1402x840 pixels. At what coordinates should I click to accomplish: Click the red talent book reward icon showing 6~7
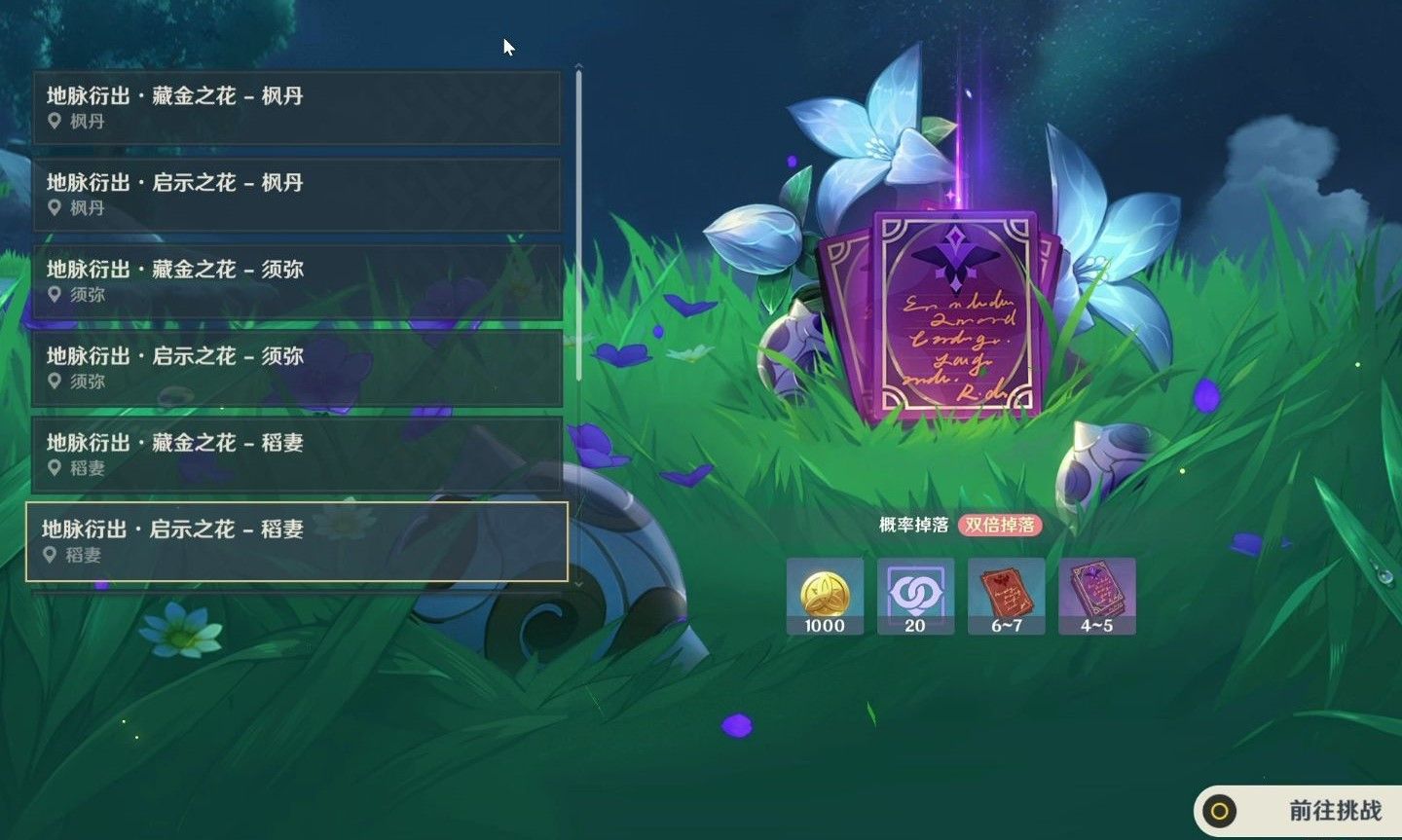tap(1006, 597)
